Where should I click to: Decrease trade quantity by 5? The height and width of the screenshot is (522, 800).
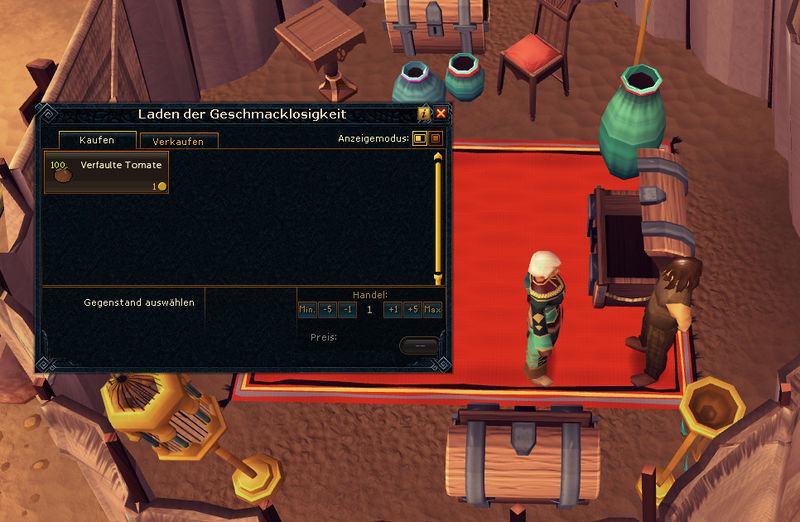327,310
